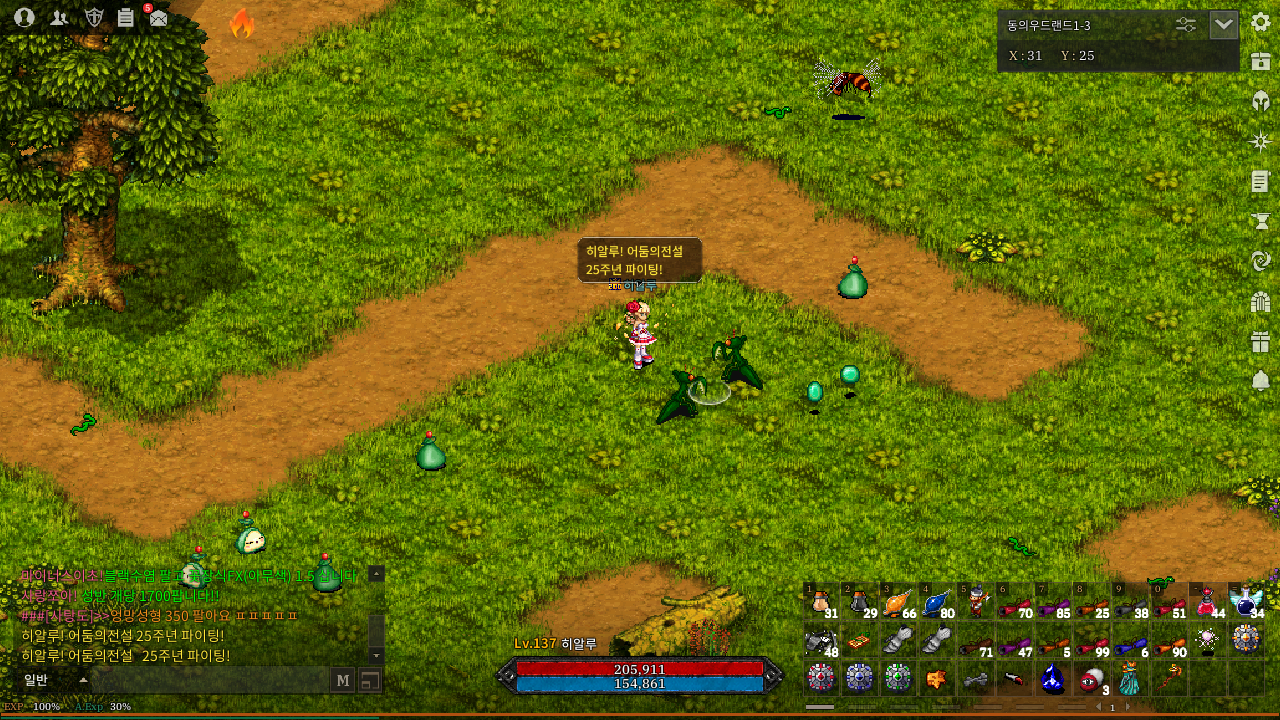Image resolution: width=1280 pixels, height=720 pixels.
Task: Open the friends group icon
Action: tap(59, 17)
